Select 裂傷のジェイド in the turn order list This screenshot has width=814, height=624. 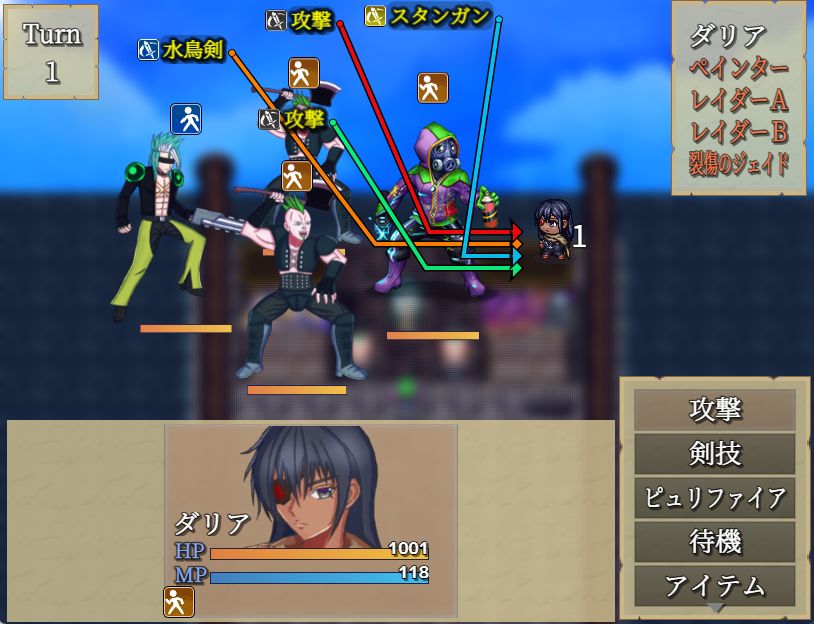739,162
